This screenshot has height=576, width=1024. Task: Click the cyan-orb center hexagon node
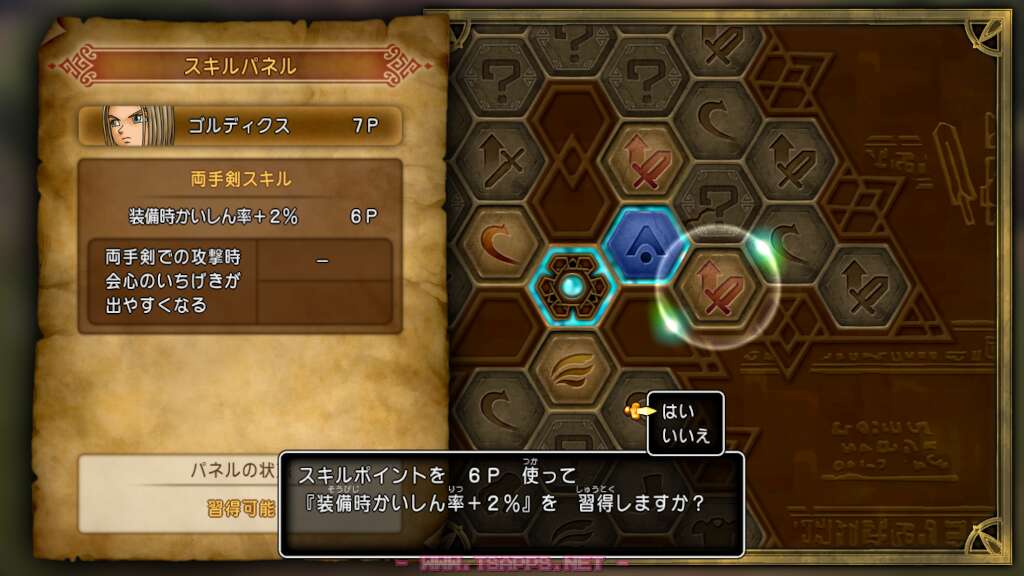(x=571, y=287)
